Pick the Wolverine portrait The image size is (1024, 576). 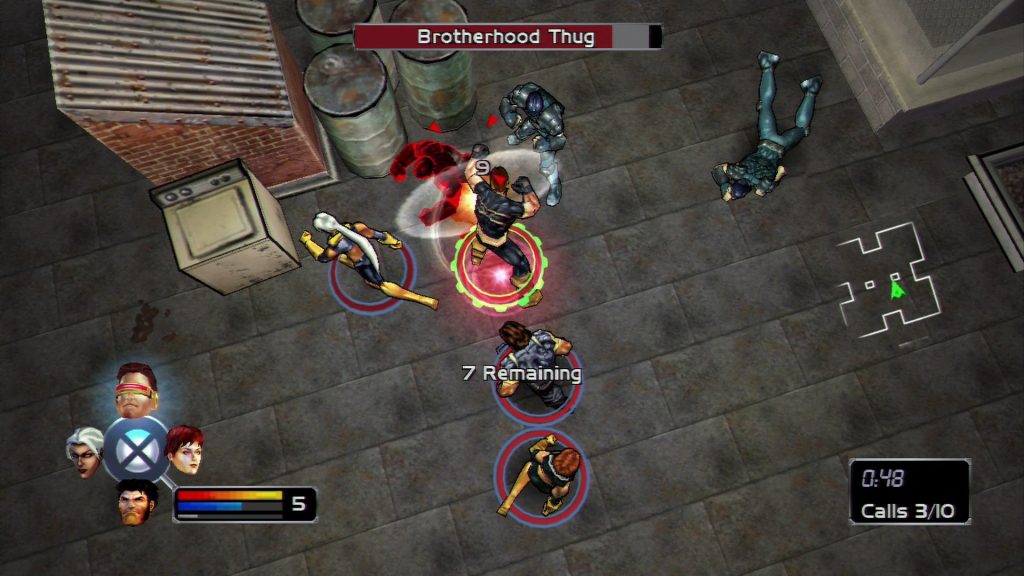(x=136, y=500)
